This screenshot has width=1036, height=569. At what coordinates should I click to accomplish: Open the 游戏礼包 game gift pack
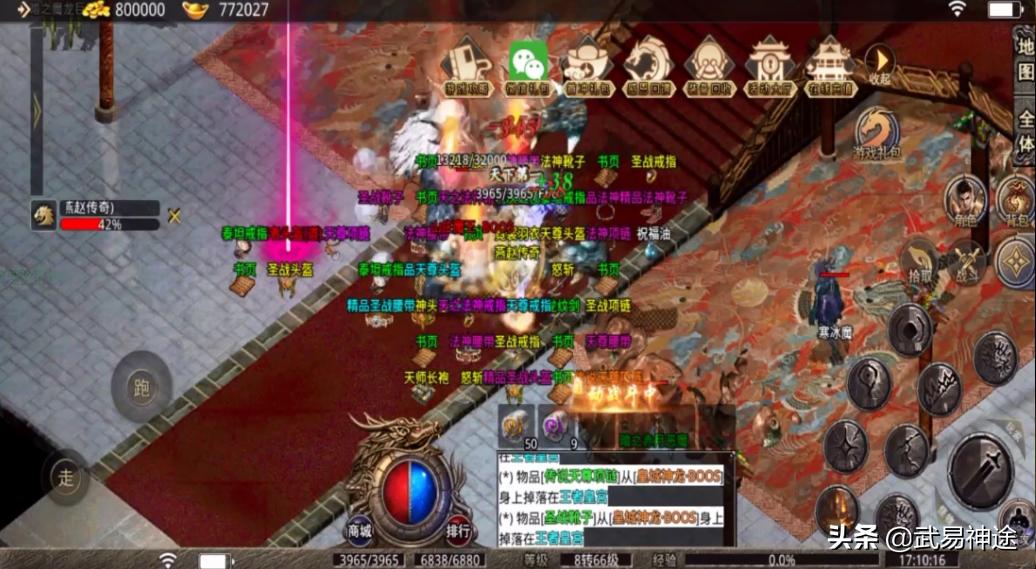pos(877,135)
